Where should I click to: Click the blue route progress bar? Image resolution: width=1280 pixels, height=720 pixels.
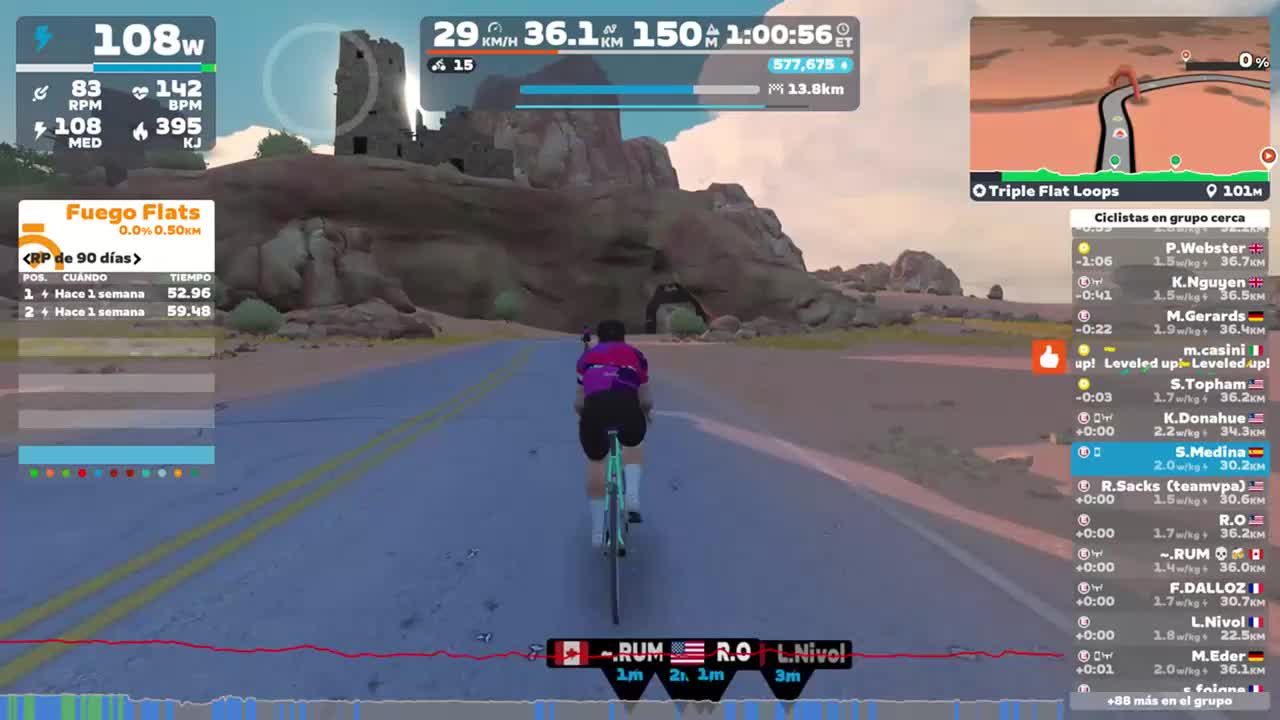620,89
